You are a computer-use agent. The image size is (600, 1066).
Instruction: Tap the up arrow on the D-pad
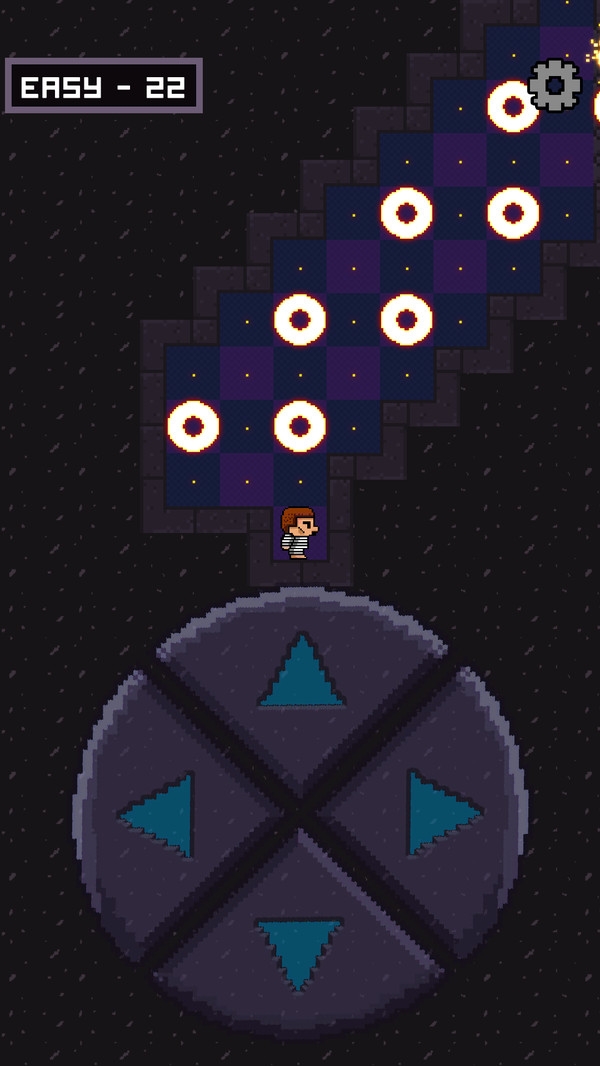pyautogui.click(x=300, y=675)
